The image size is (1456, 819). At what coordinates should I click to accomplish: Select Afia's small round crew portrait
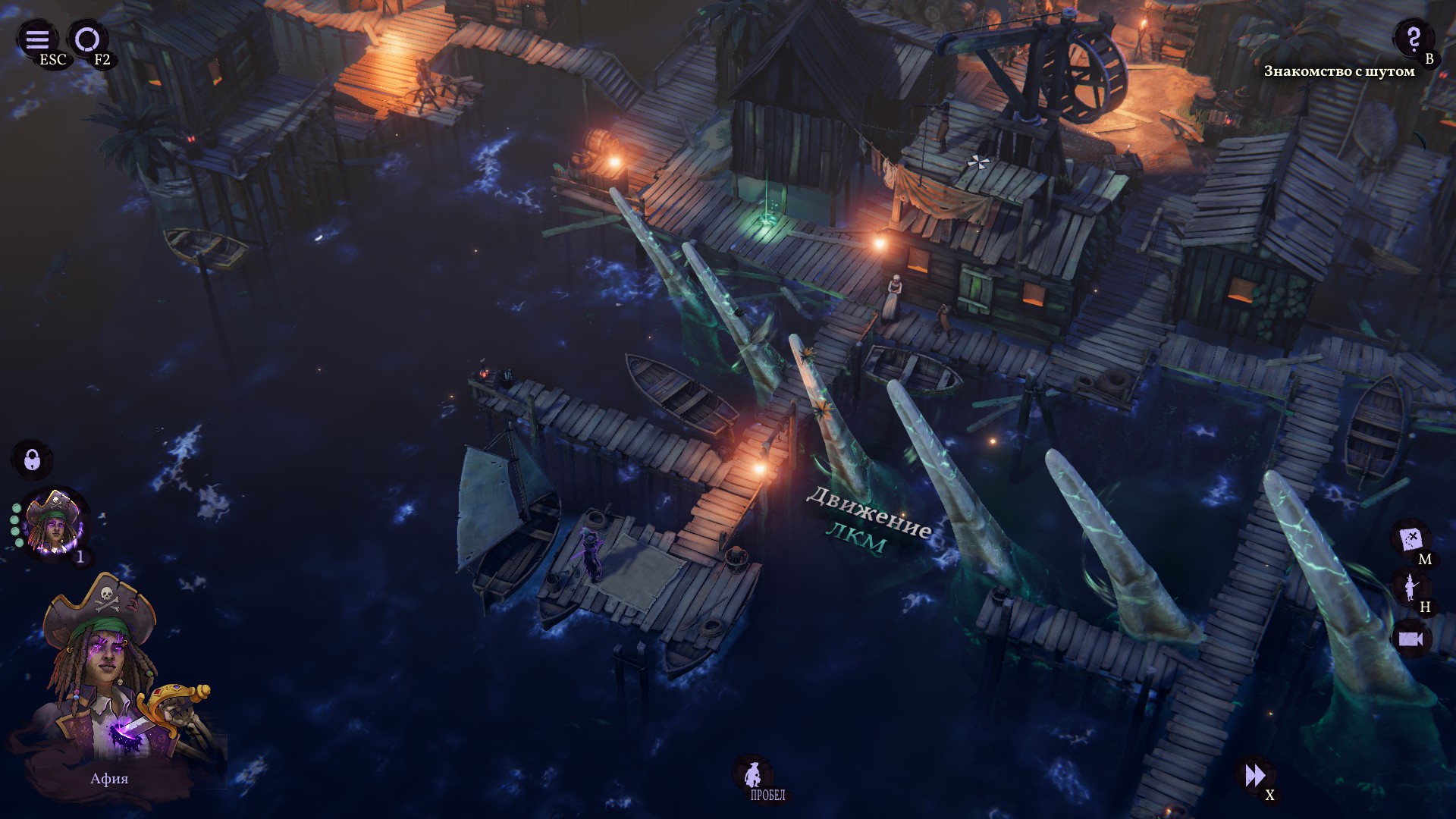(x=55, y=523)
